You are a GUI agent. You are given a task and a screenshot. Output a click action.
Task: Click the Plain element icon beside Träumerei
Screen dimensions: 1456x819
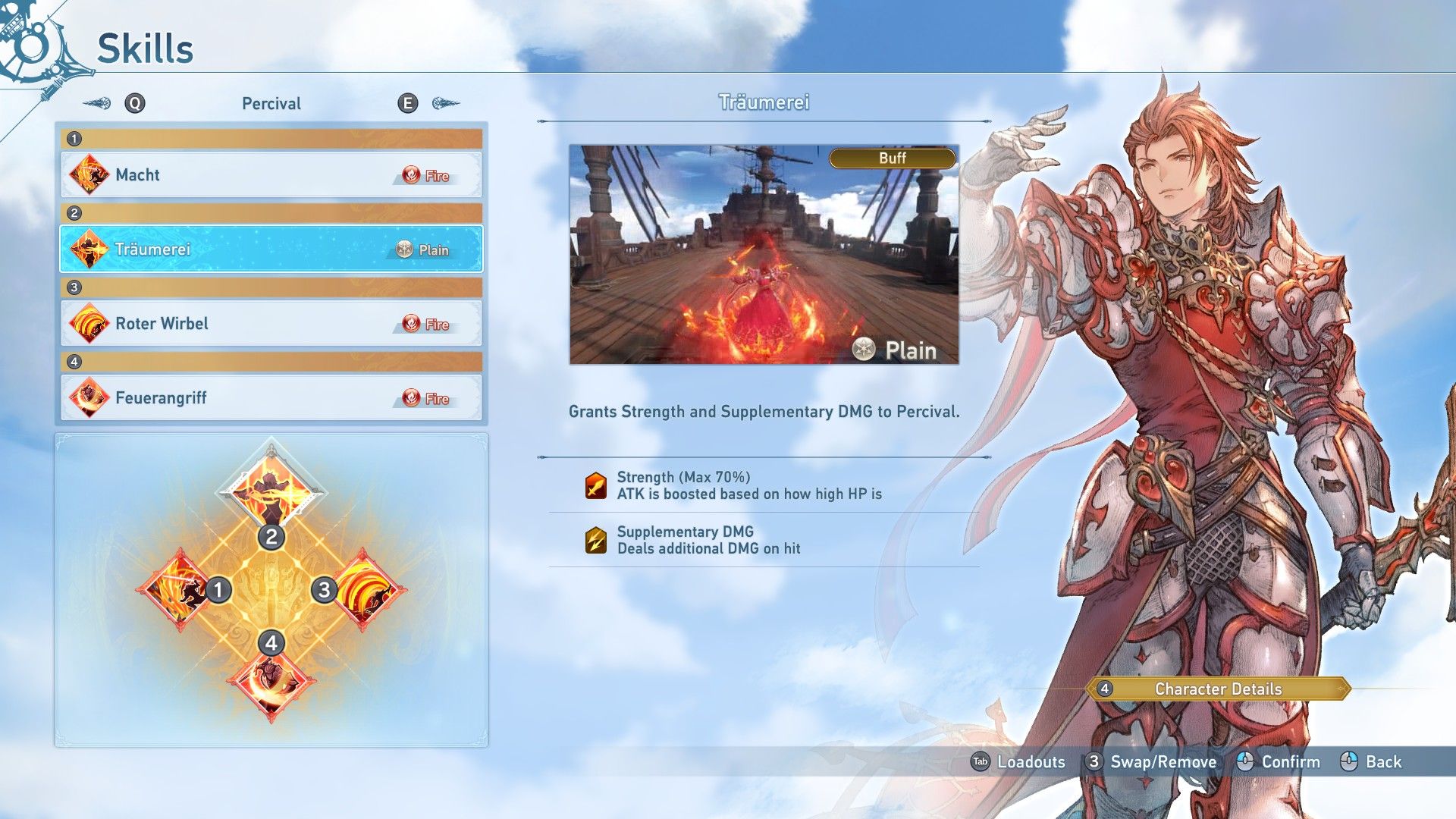pos(403,249)
